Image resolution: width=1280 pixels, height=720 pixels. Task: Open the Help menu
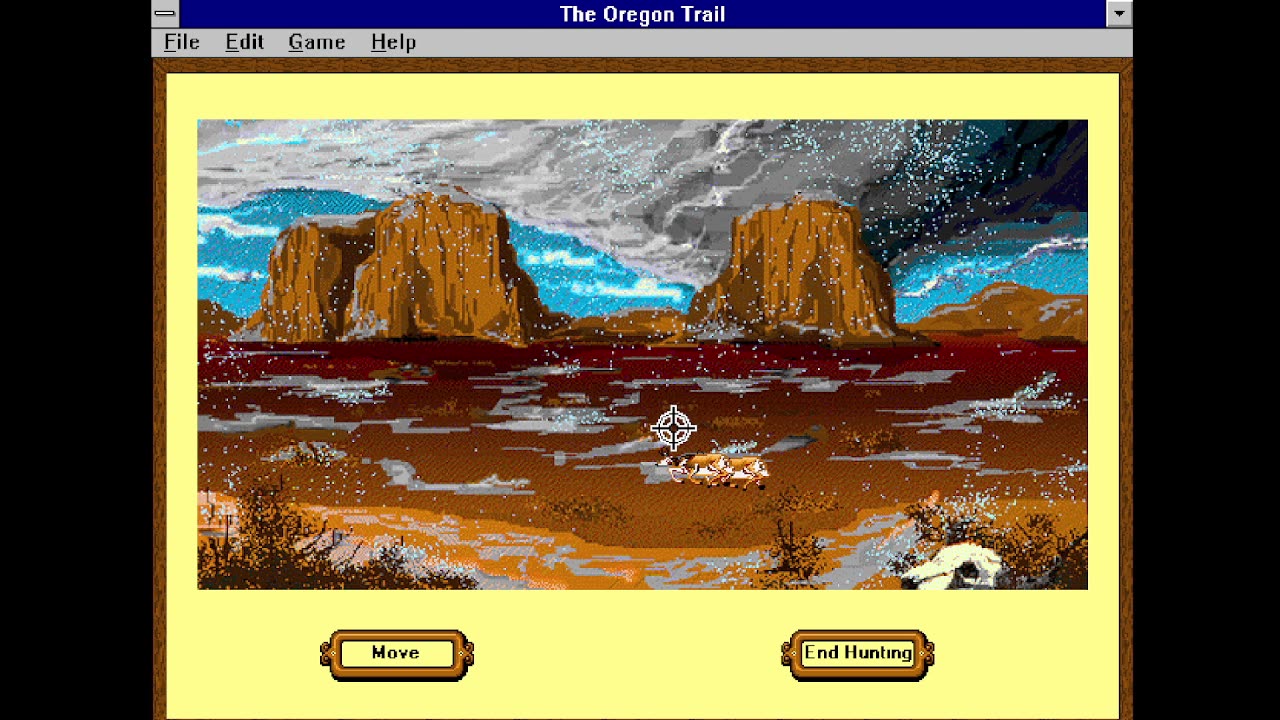click(392, 42)
